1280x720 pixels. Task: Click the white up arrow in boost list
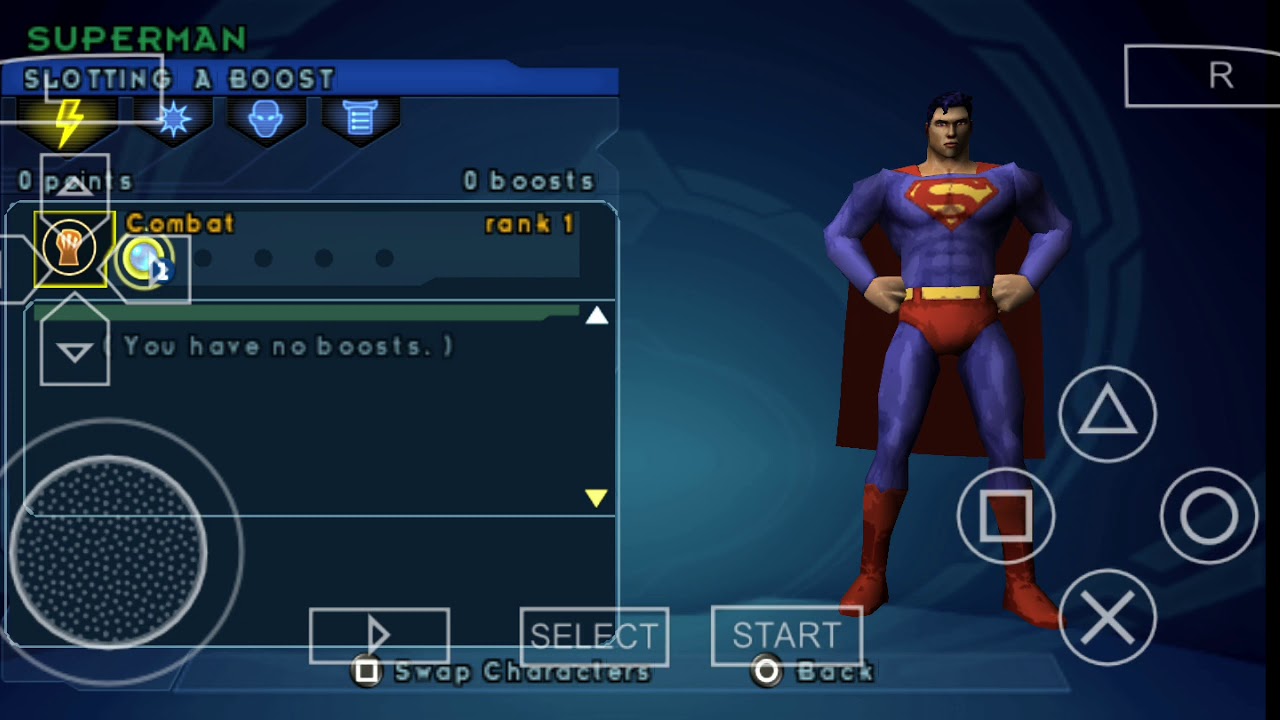[597, 316]
